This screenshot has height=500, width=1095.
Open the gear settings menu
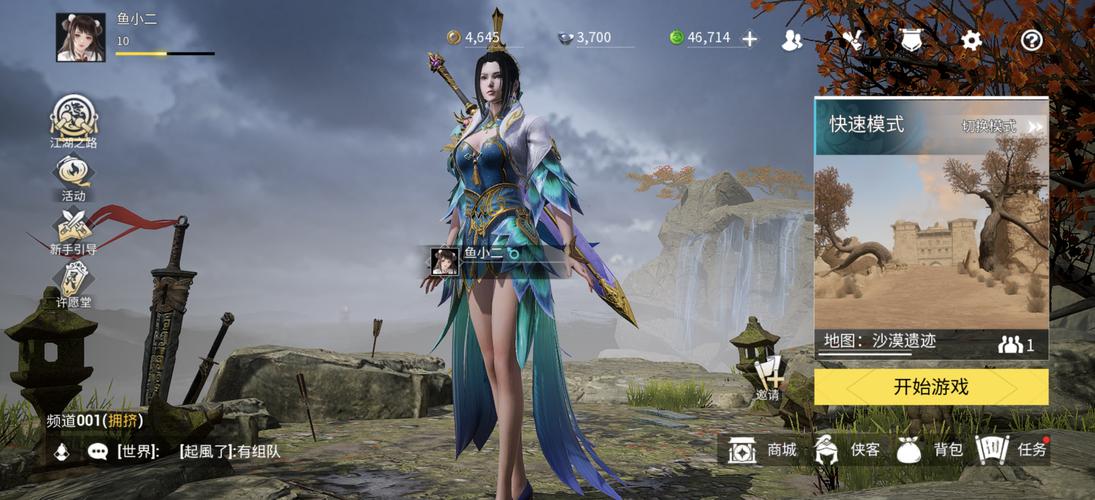(x=971, y=40)
